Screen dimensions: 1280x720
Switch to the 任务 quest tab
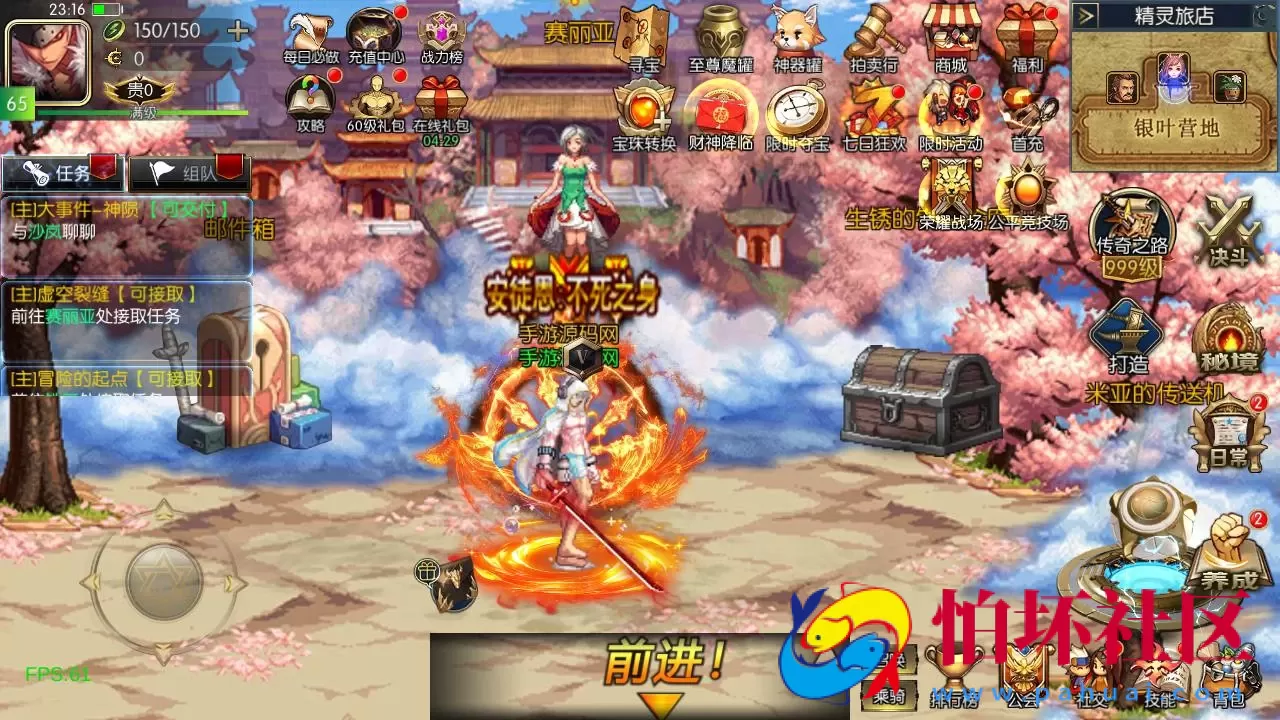[x=60, y=172]
